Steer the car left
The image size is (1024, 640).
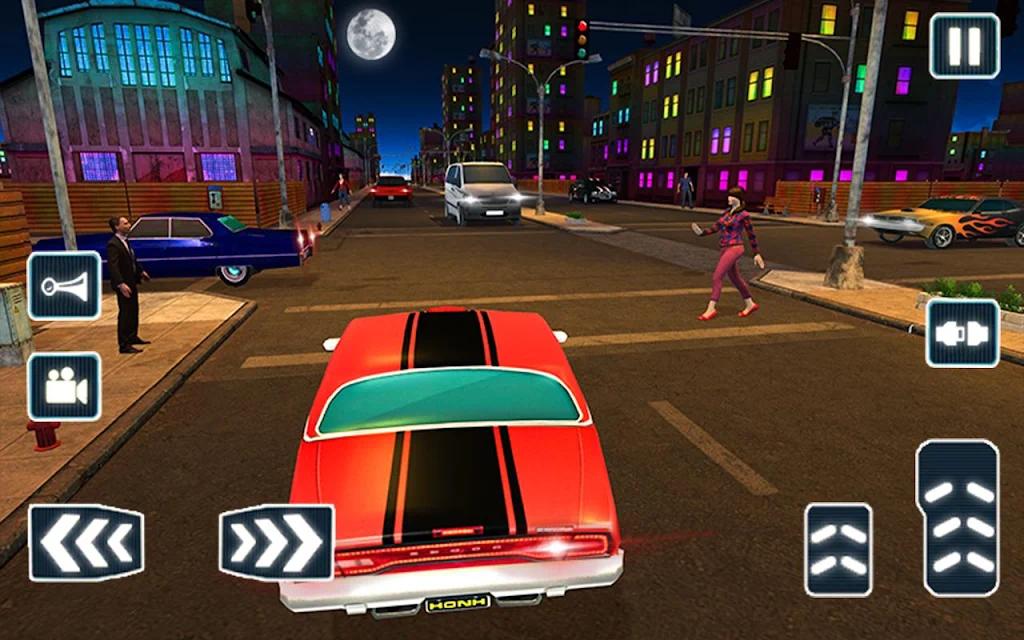86,543
